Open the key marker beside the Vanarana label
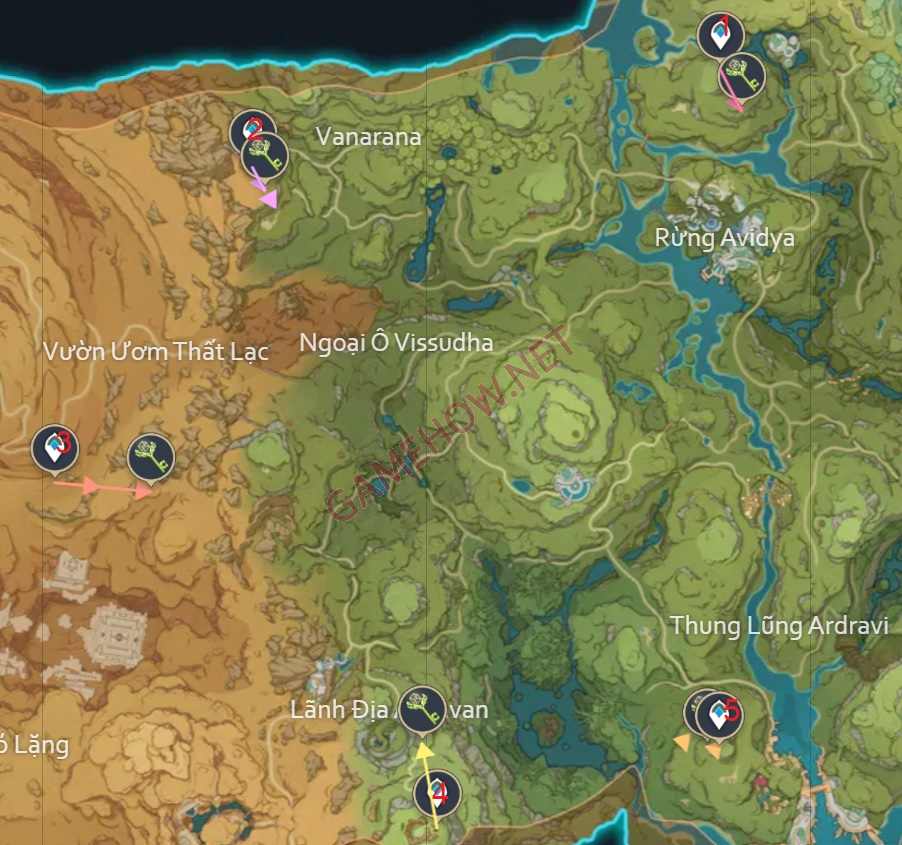The width and height of the screenshot is (902, 845). click(x=265, y=154)
